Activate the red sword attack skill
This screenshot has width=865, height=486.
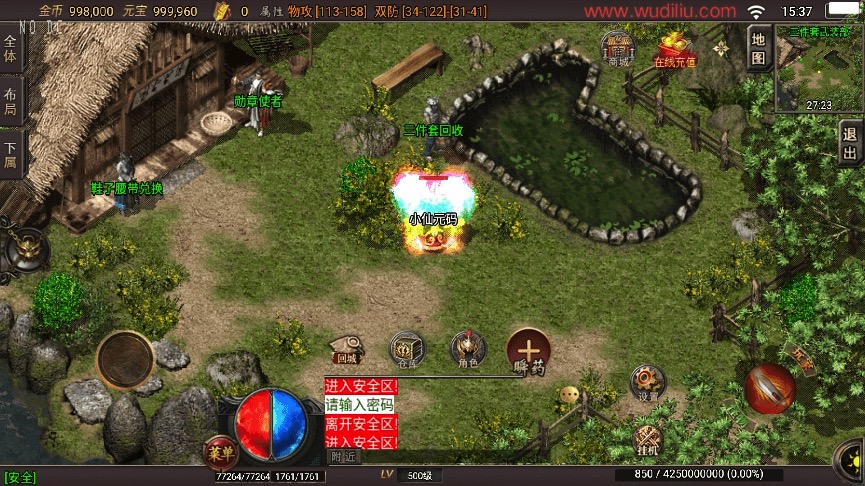[x=770, y=389]
